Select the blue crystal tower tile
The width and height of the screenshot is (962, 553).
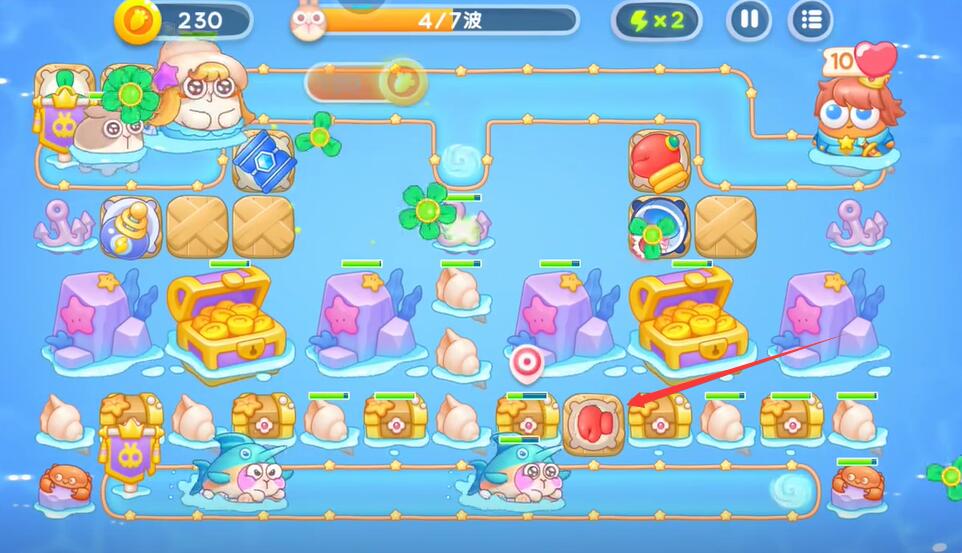pyautogui.click(x=263, y=158)
